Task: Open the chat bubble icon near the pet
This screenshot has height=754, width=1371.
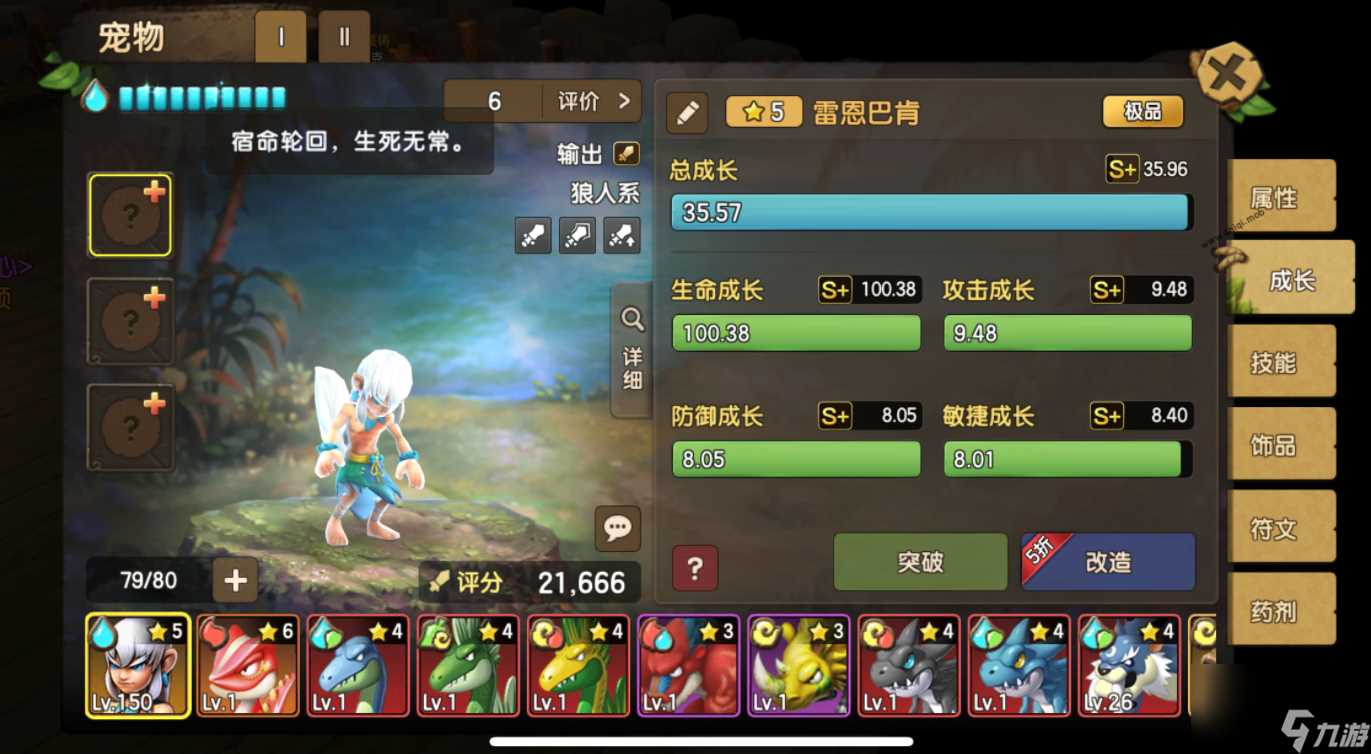Action: (618, 529)
